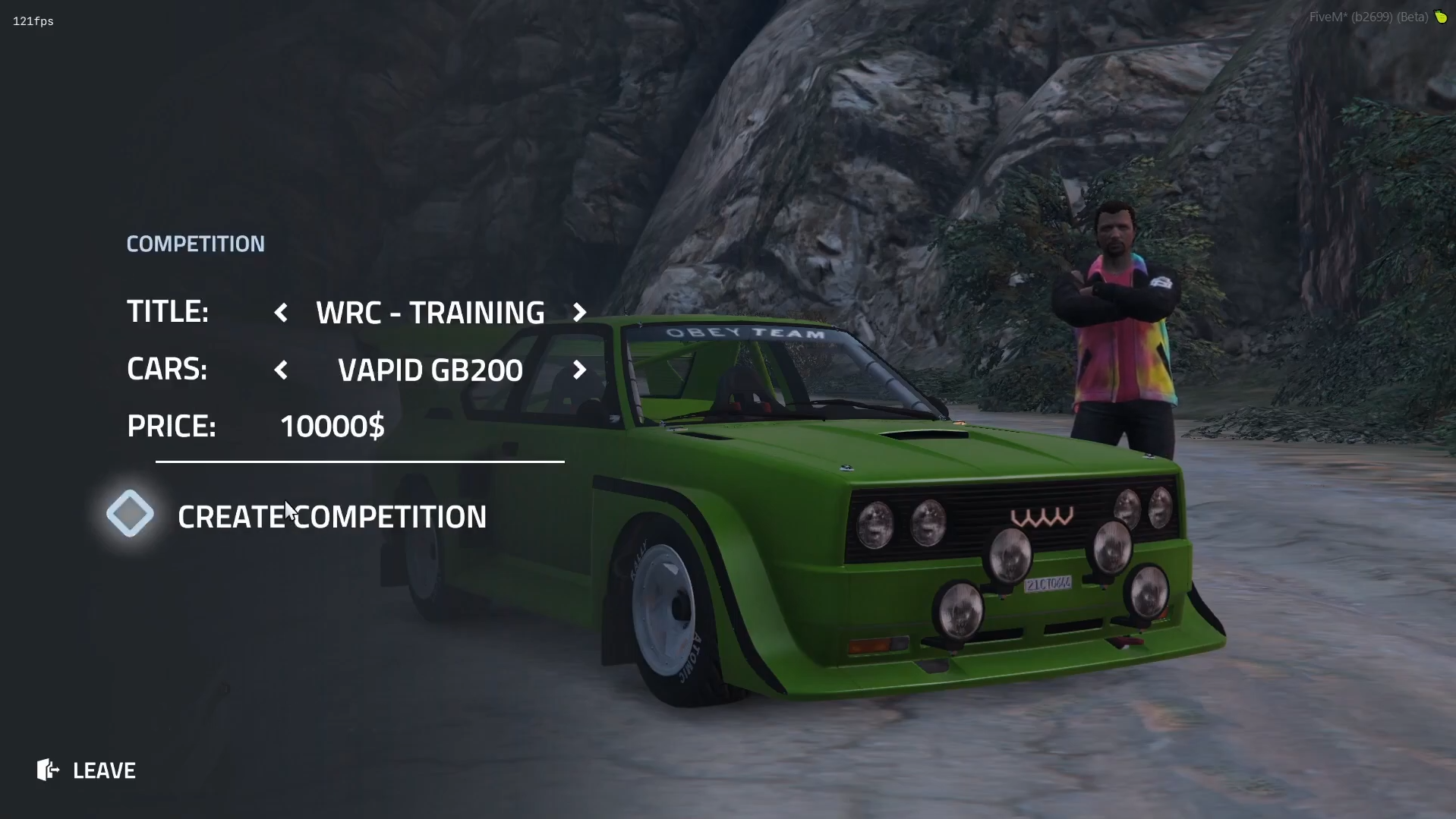
Task: Click the diamond icon beside CREATE COMPETITION
Action: [129, 513]
